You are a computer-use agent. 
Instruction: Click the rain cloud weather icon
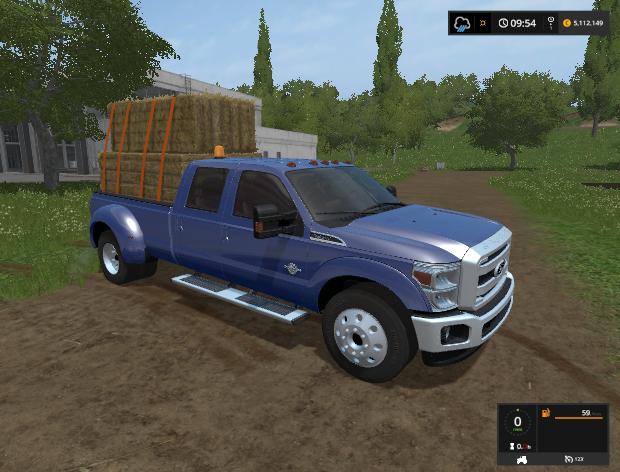[x=463, y=23]
